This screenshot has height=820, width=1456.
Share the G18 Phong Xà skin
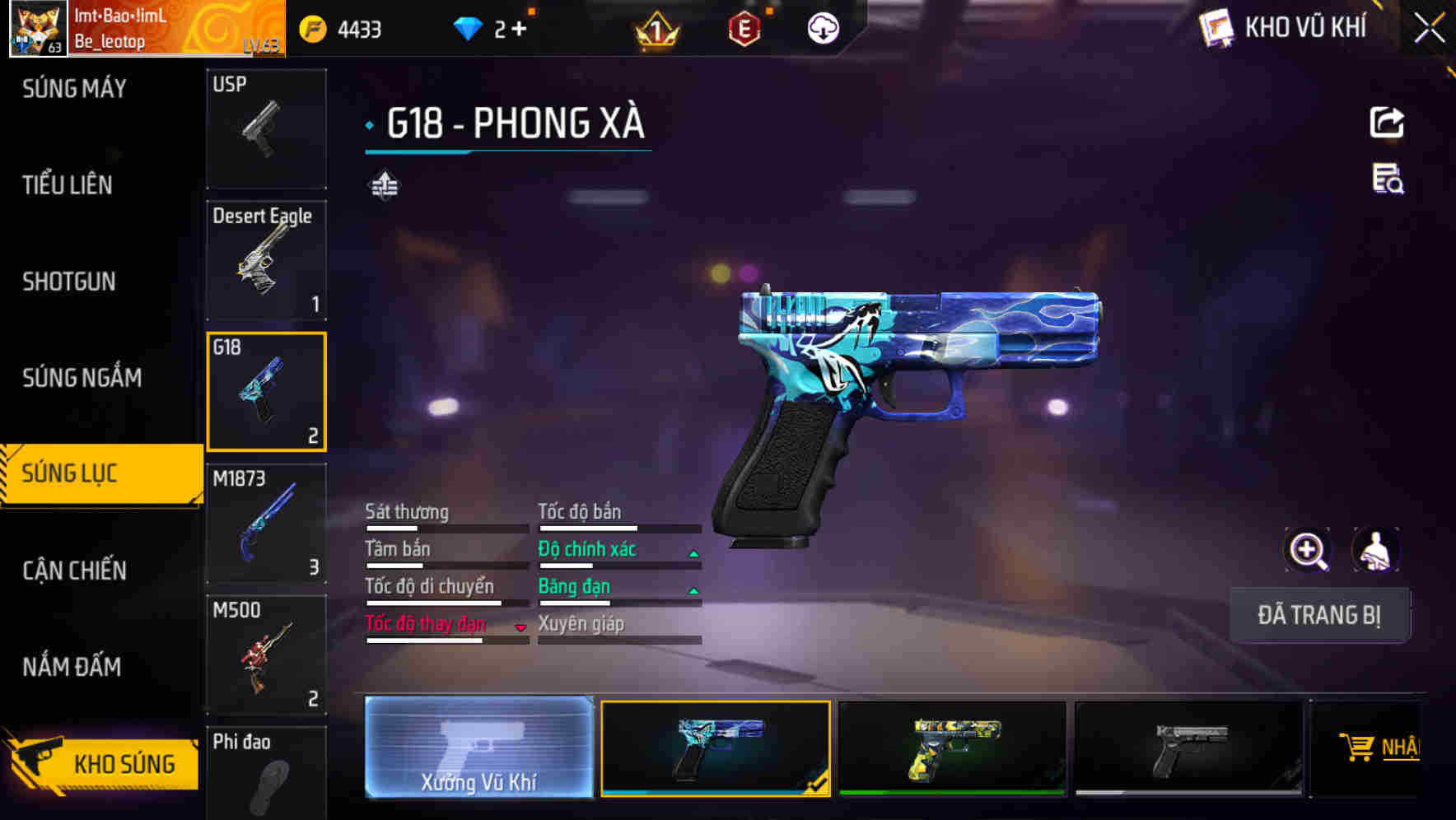click(1388, 122)
